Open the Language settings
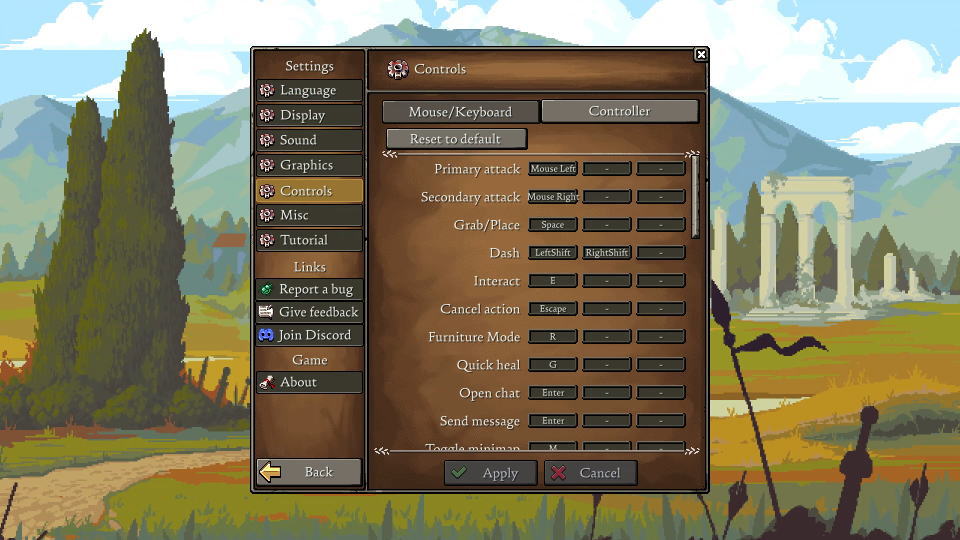This screenshot has height=540, width=960. click(x=308, y=90)
